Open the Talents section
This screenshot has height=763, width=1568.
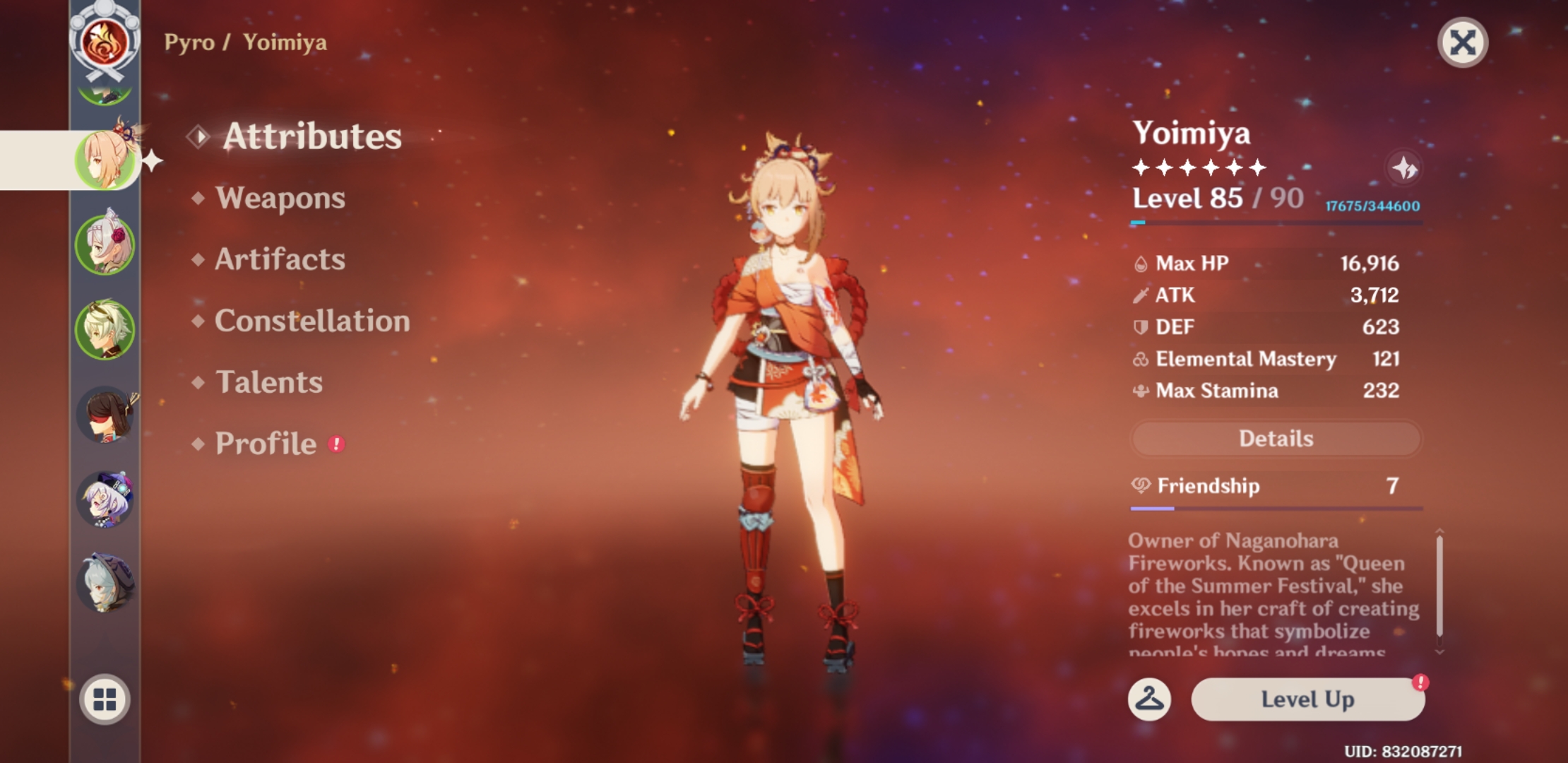coord(268,382)
